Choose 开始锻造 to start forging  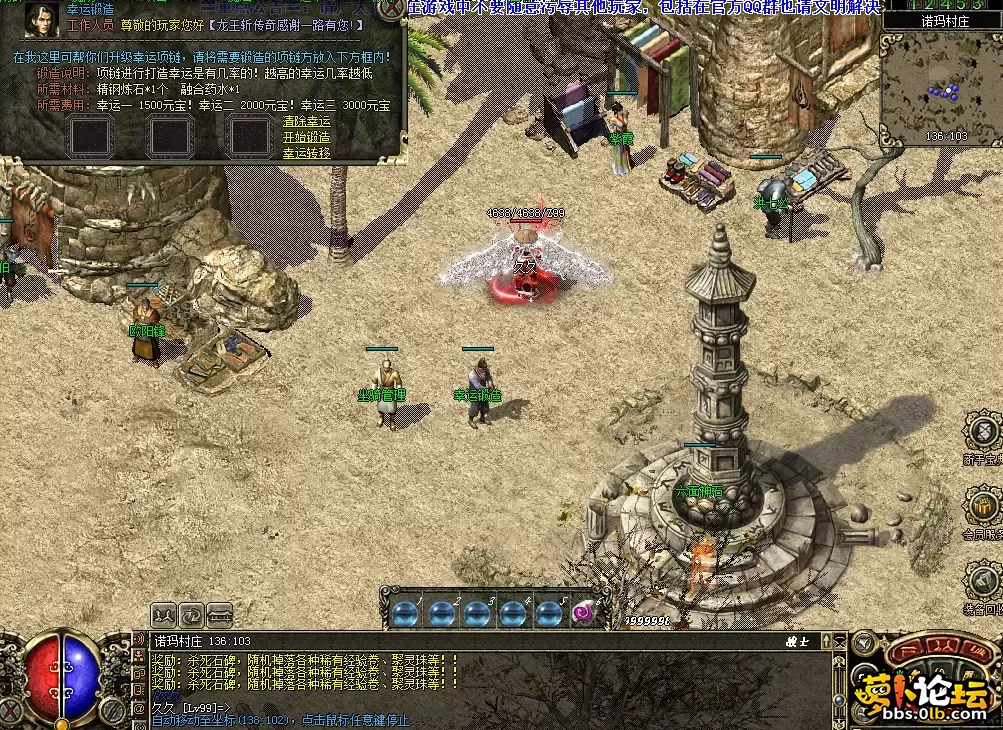(x=306, y=137)
